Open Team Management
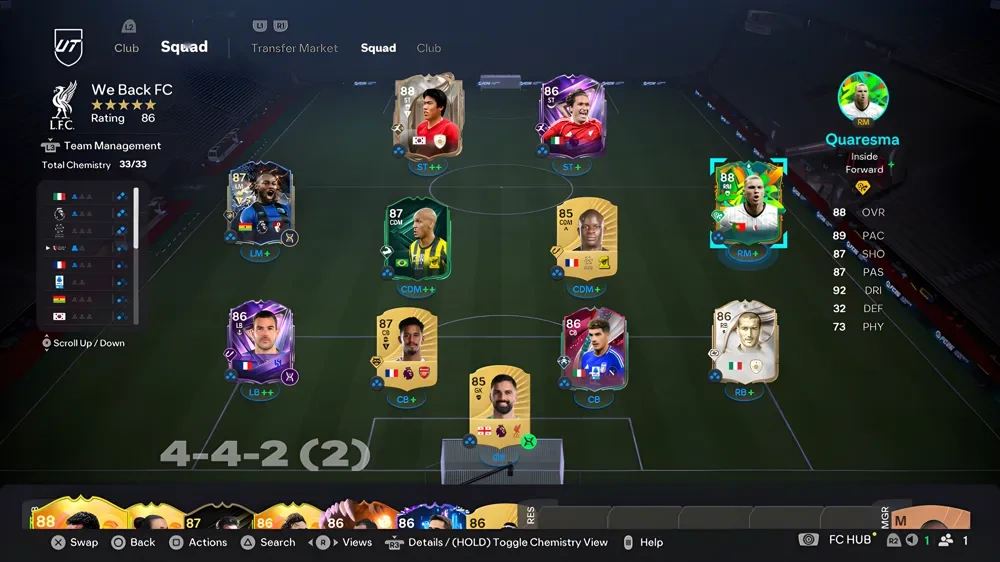The height and width of the screenshot is (562, 1000). point(111,146)
